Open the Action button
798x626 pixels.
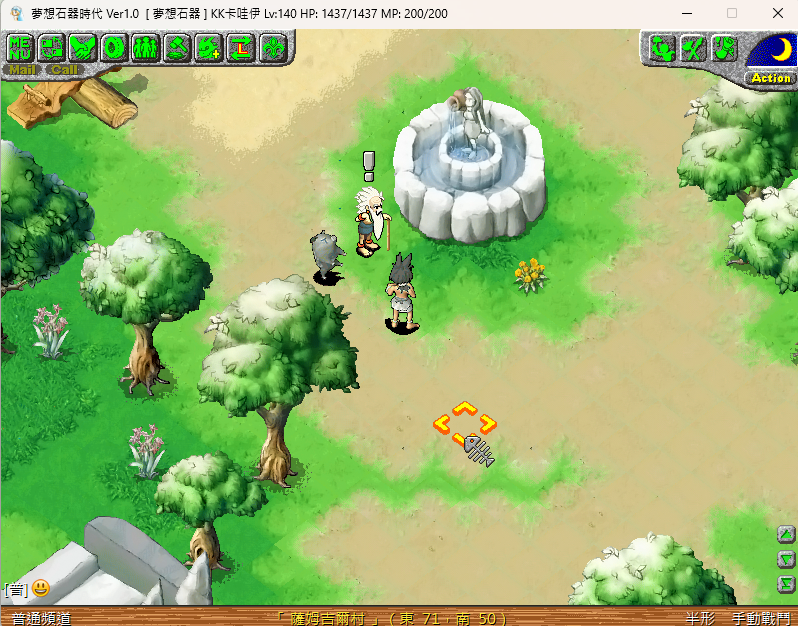770,77
